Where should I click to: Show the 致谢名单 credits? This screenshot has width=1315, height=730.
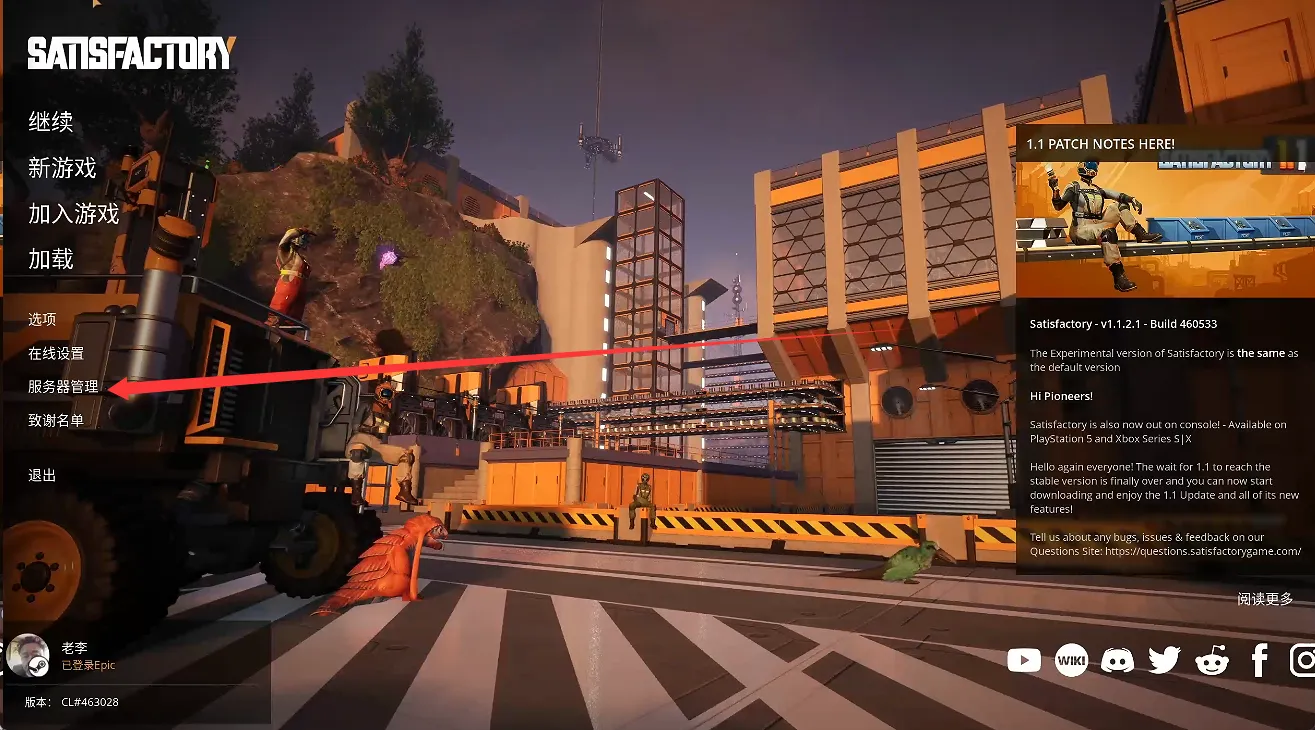pyautogui.click(x=56, y=420)
